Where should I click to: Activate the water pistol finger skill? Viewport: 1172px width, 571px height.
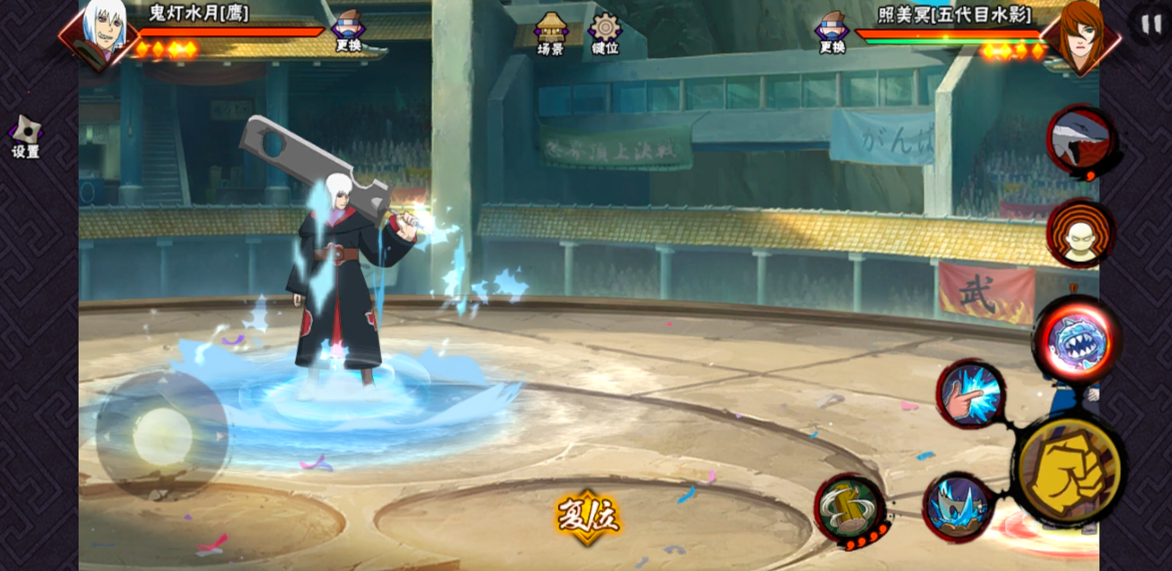[x=971, y=394]
